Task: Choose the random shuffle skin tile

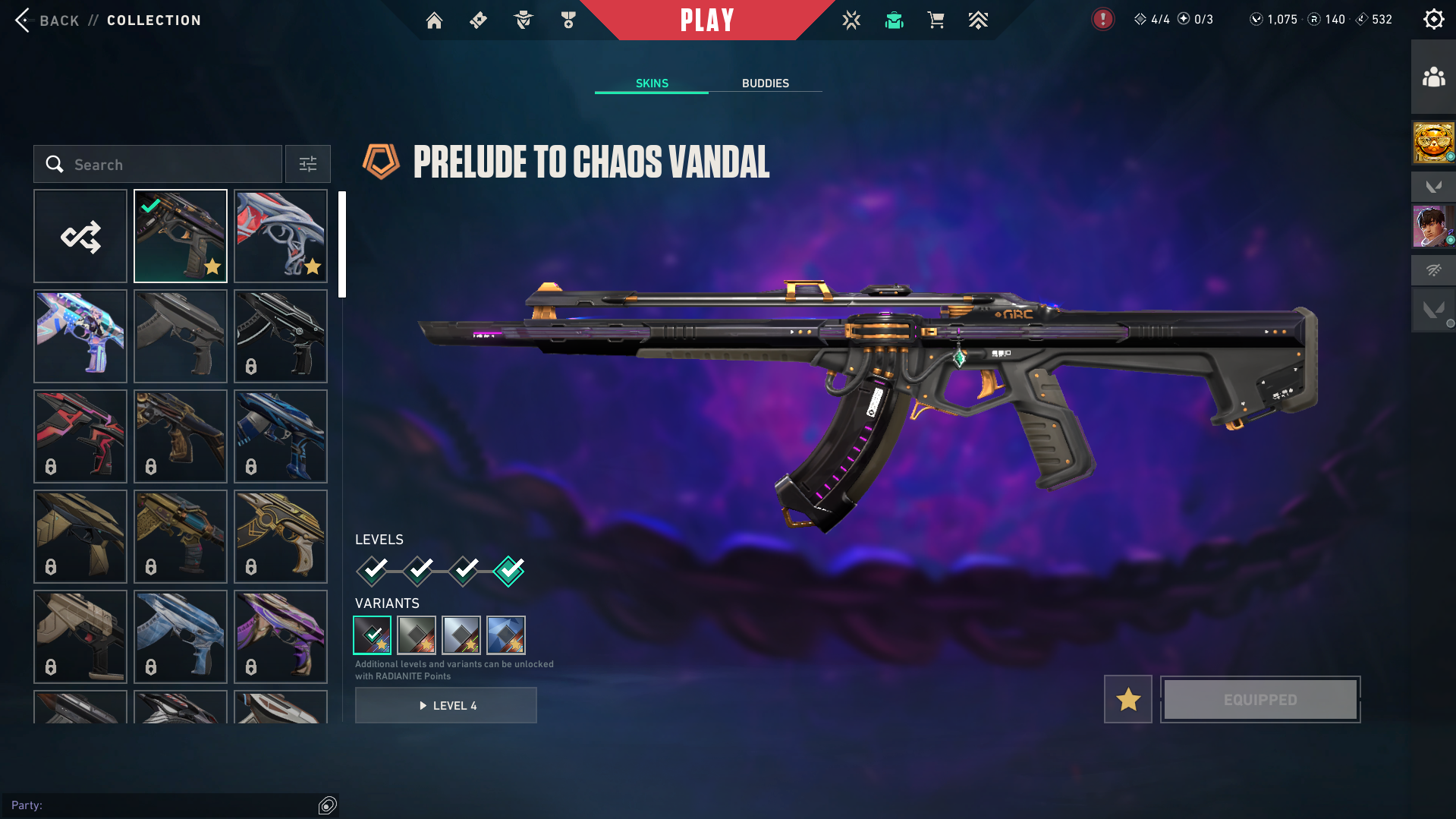Action: click(80, 236)
